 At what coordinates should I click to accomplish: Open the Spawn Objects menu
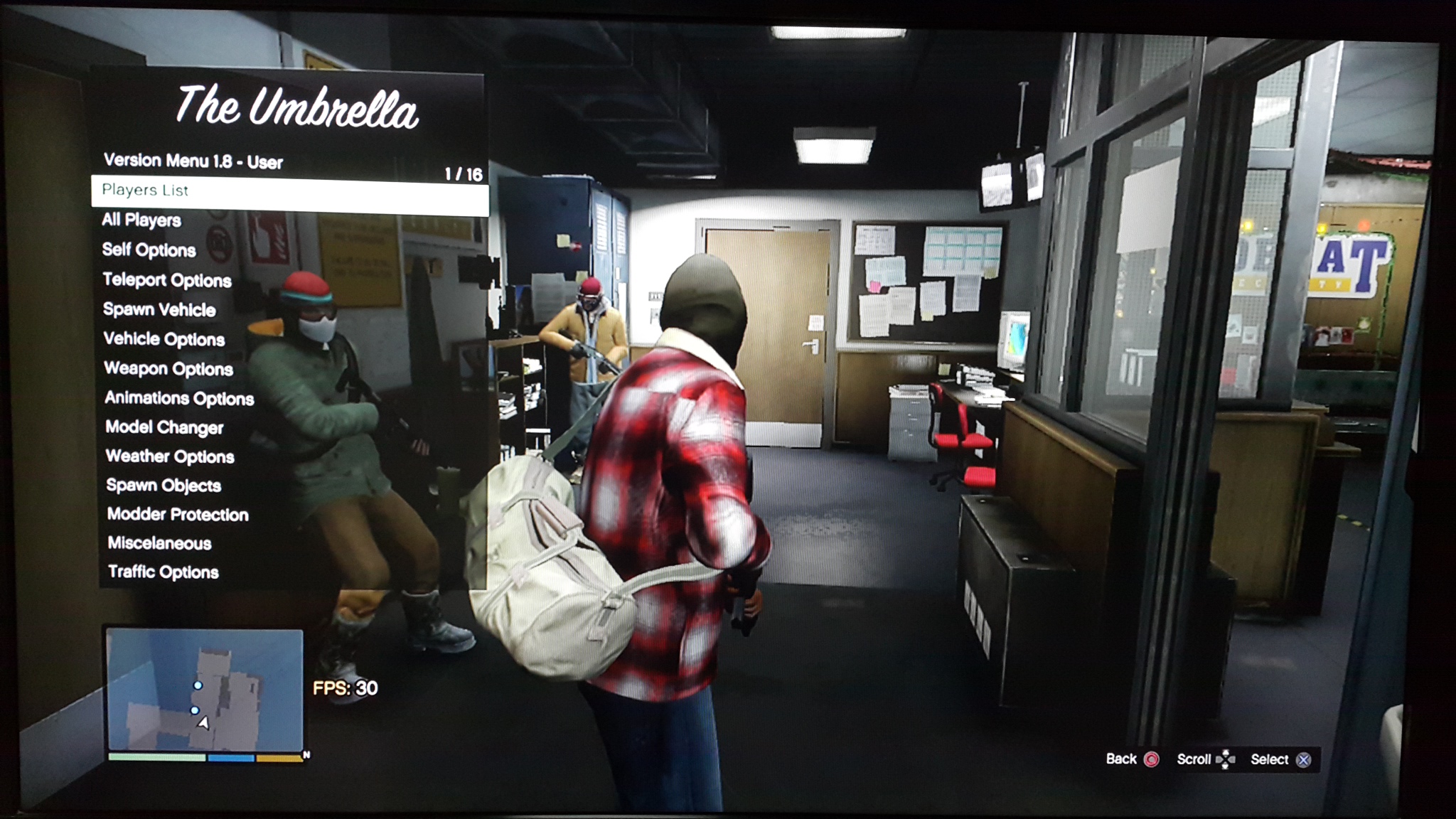pyautogui.click(x=164, y=486)
